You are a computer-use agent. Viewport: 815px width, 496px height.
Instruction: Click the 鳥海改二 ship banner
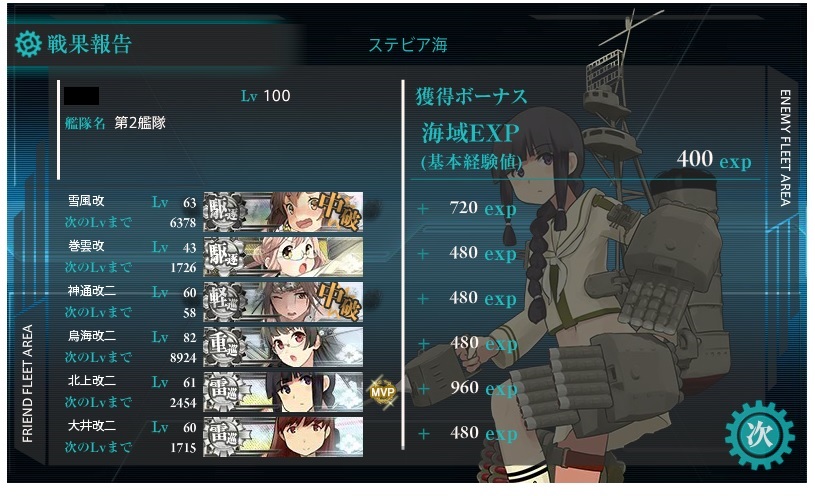coord(283,346)
